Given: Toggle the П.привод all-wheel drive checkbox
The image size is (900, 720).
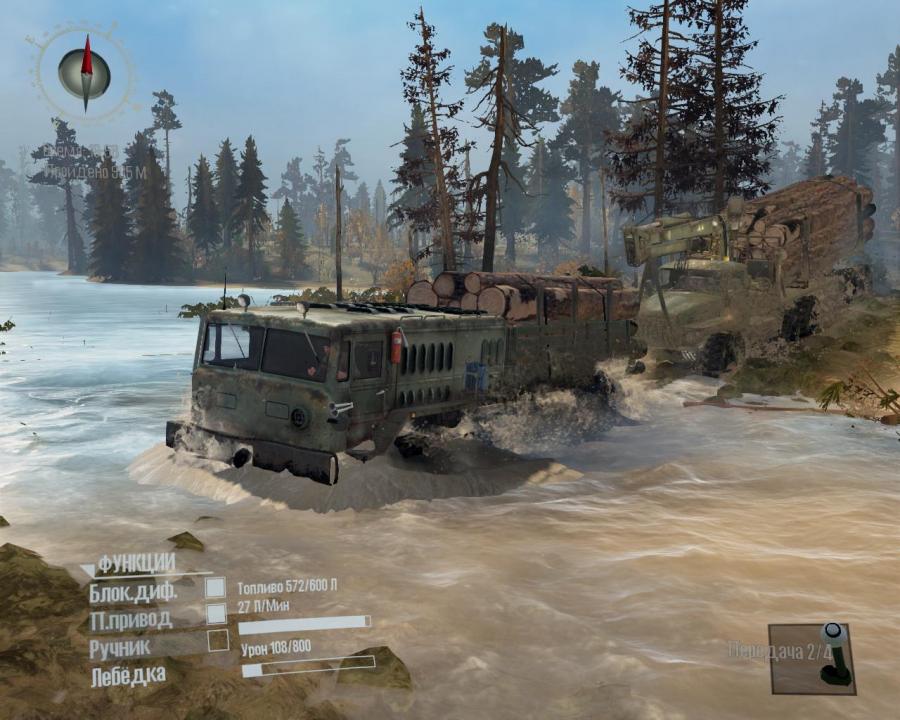Looking at the screenshot, I should tap(216, 614).
